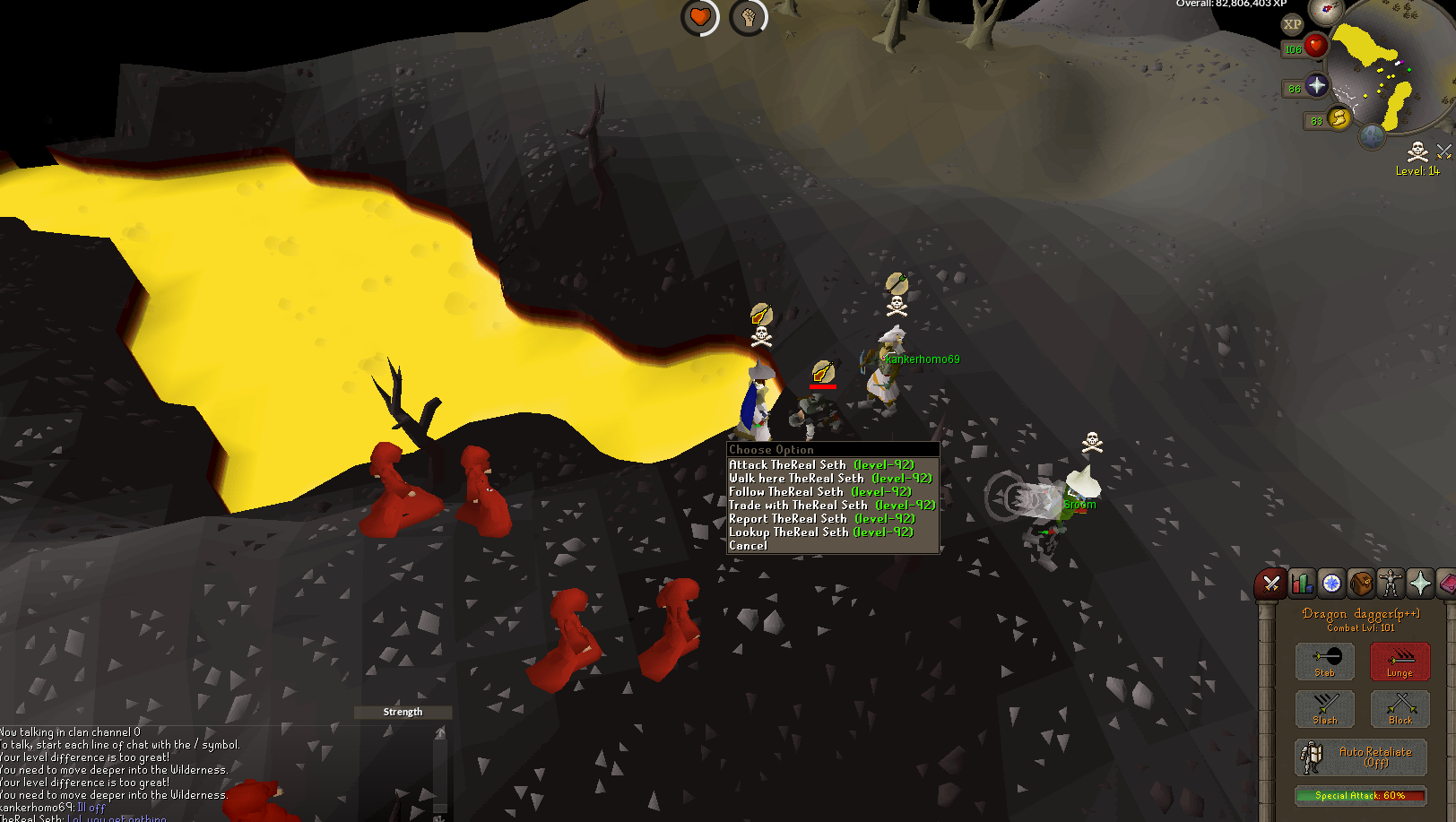Select the Block attack style
This screenshot has height=822, width=1456.
click(1400, 709)
